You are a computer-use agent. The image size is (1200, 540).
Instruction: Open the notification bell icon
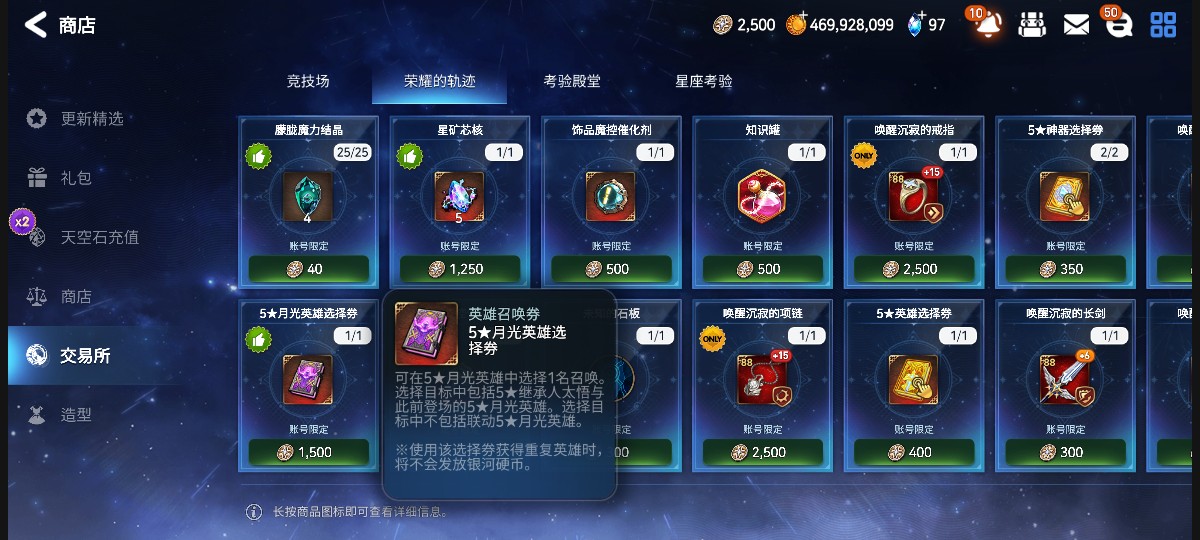click(987, 25)
